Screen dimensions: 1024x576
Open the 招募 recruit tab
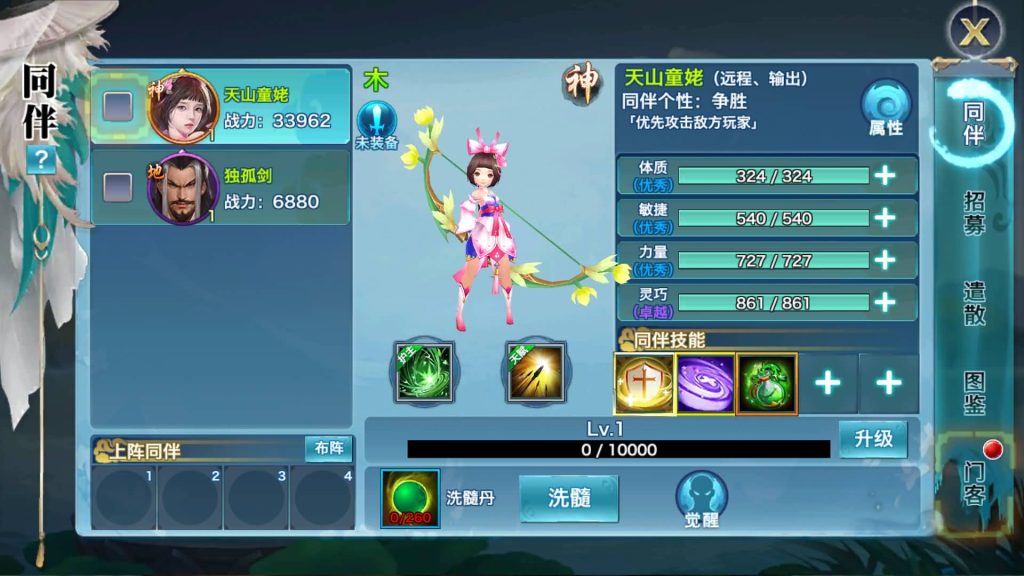coord(974,212)
